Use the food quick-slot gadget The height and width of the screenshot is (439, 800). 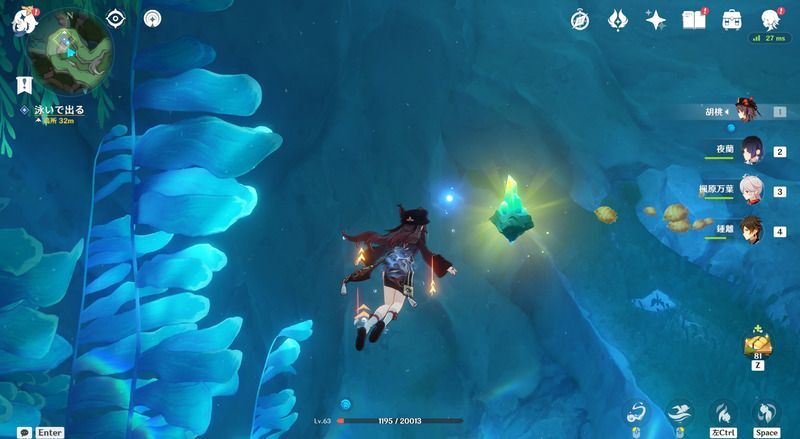point(757,345)
